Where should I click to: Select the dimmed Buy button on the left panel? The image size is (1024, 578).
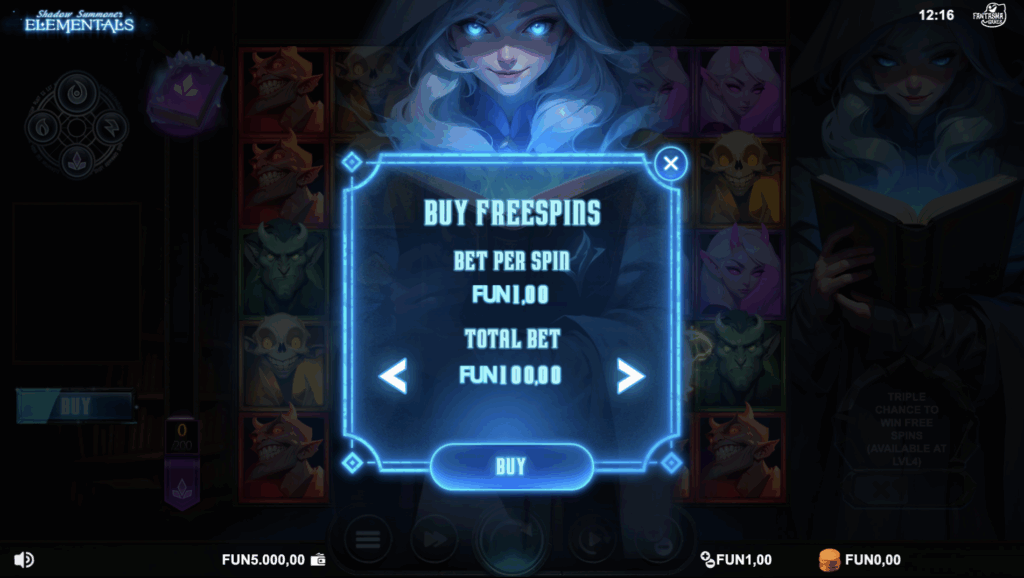76,407
